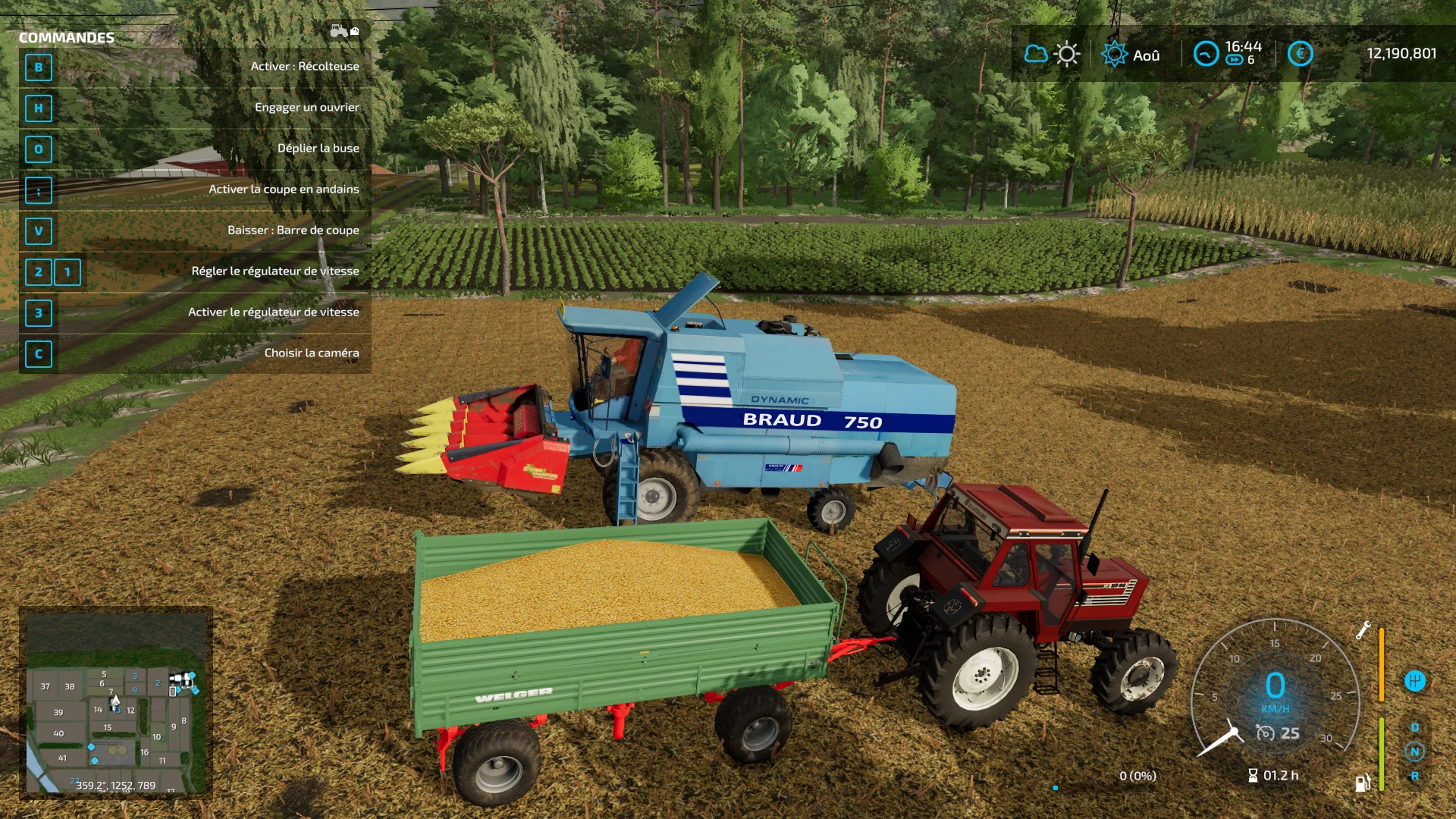Click the euro money icon
Image resolution: width=1456 pixels, height=819 pixels.
click(1300, 54)
